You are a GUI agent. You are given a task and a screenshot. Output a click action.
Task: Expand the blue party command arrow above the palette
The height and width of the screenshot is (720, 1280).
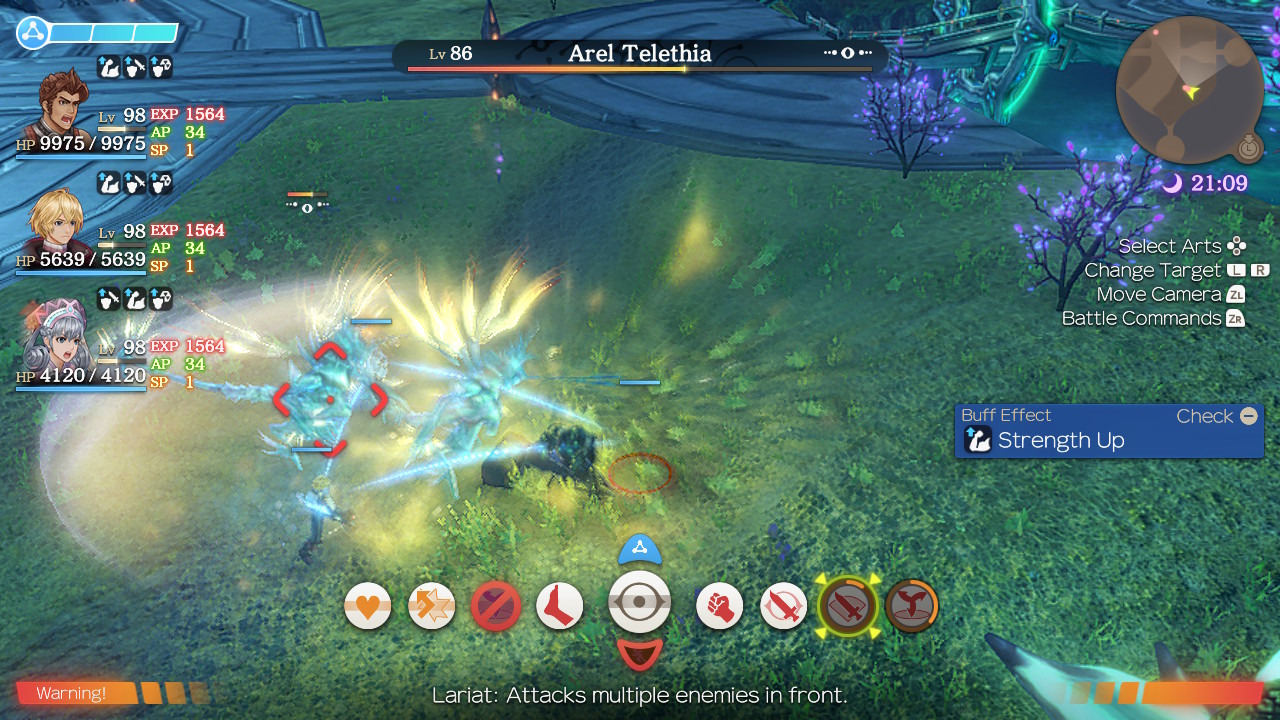click(x=640, y=548)
